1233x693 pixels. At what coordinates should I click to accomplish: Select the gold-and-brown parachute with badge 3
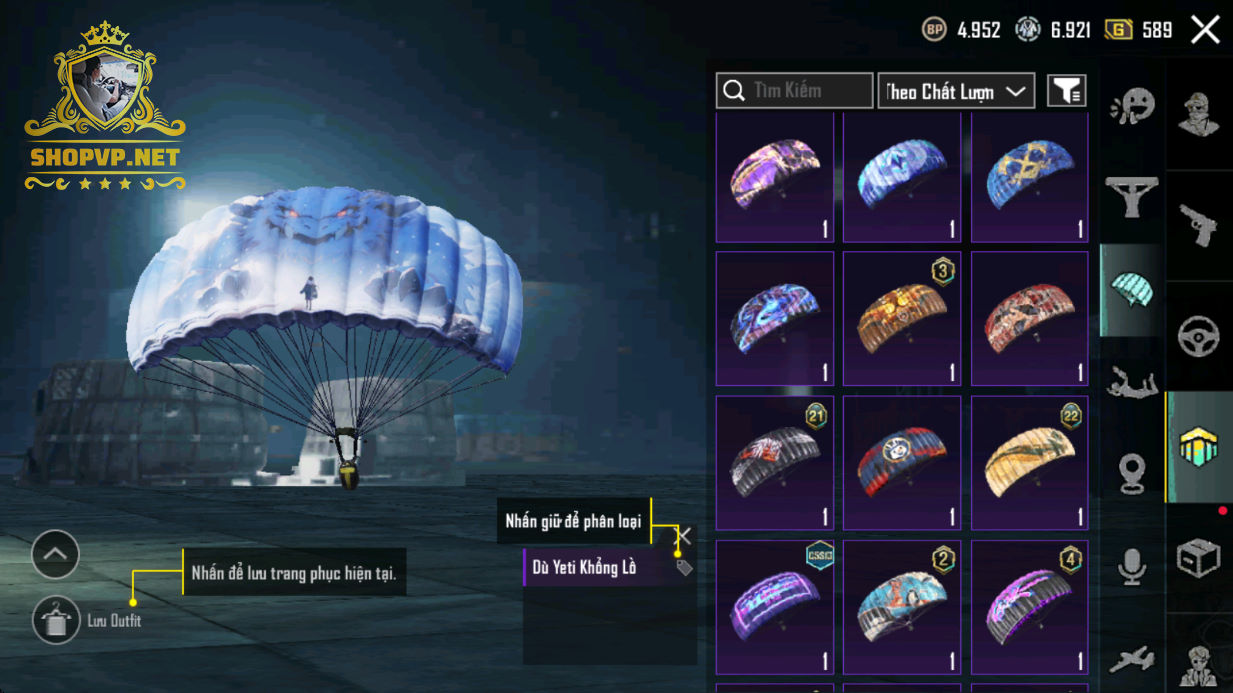[x=902, y=318]
